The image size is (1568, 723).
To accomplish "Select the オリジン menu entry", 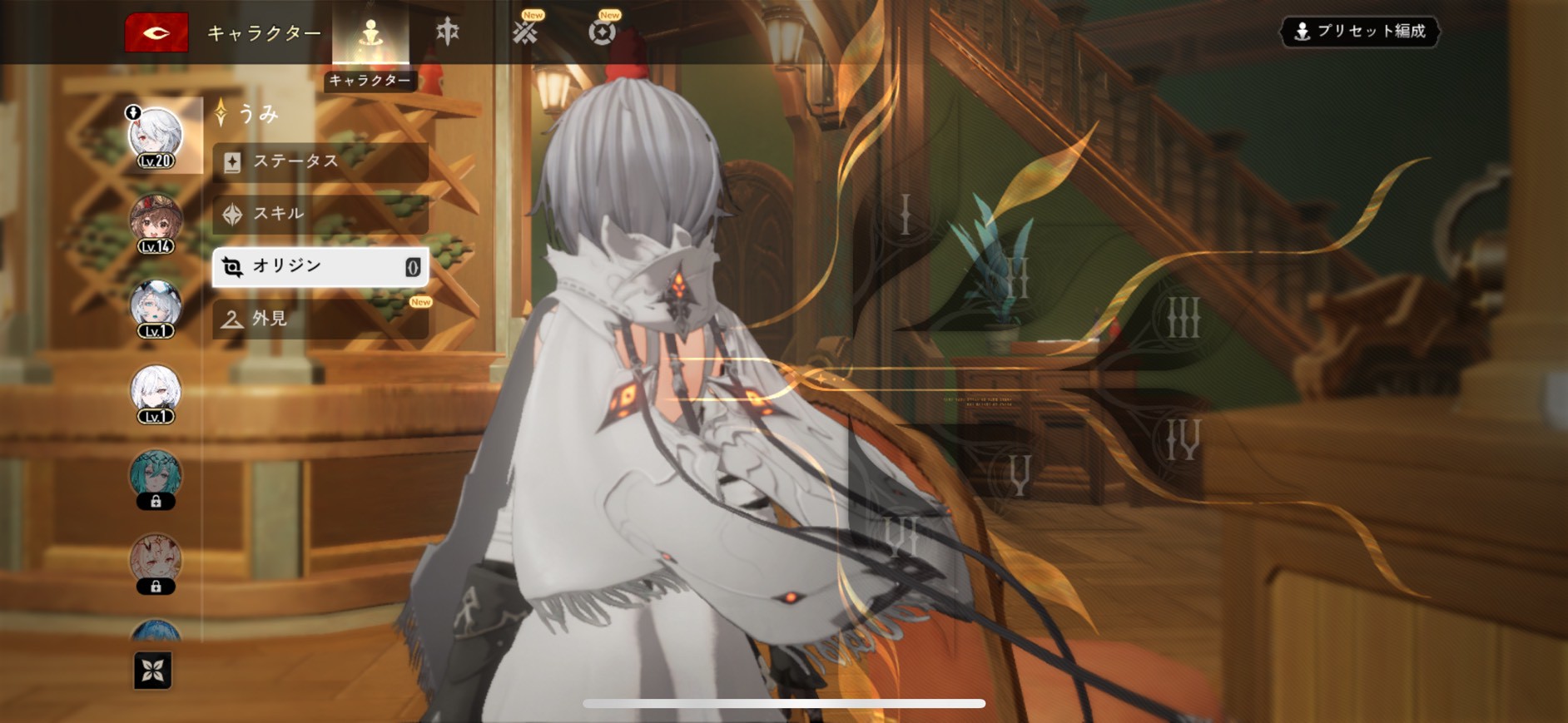I will point(320,266).
